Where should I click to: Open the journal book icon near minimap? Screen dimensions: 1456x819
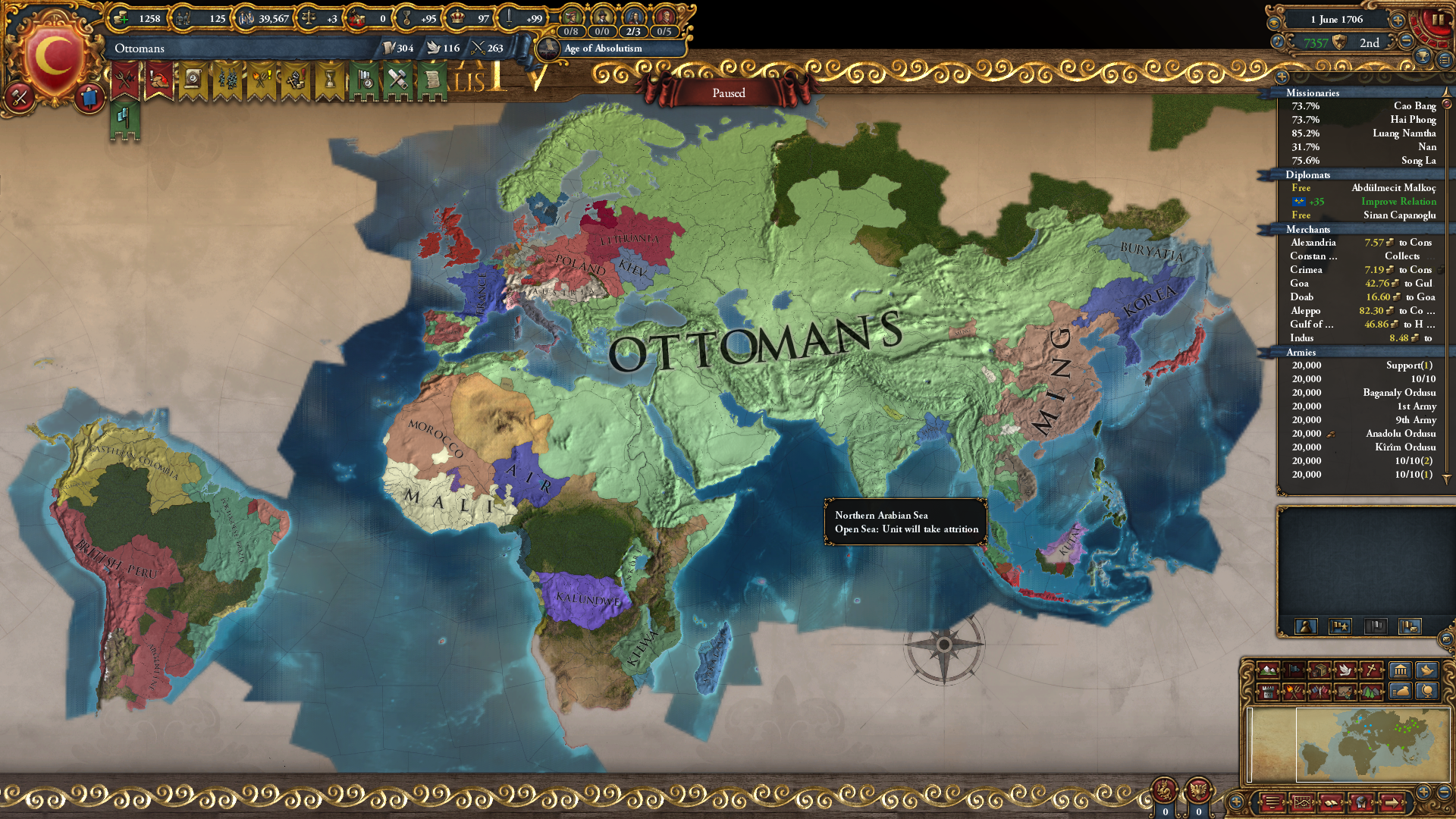1332,804
